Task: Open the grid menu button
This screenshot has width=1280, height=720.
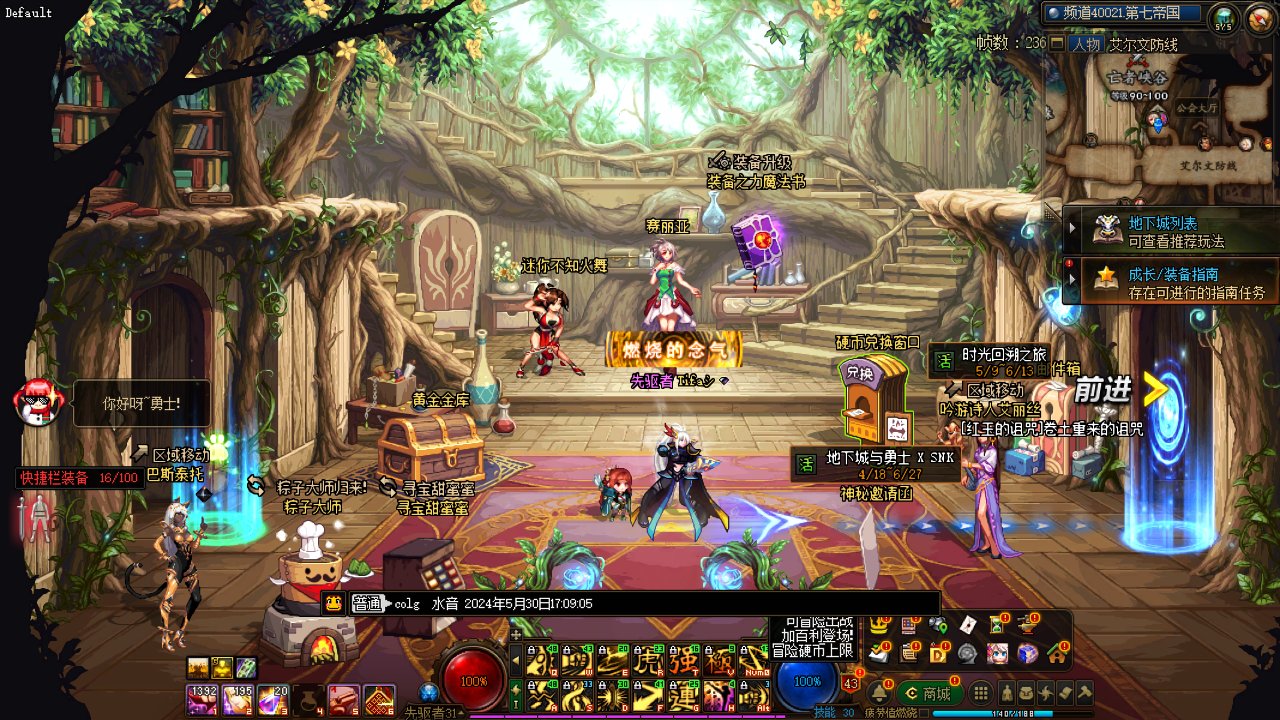Action: coord(981,693)
